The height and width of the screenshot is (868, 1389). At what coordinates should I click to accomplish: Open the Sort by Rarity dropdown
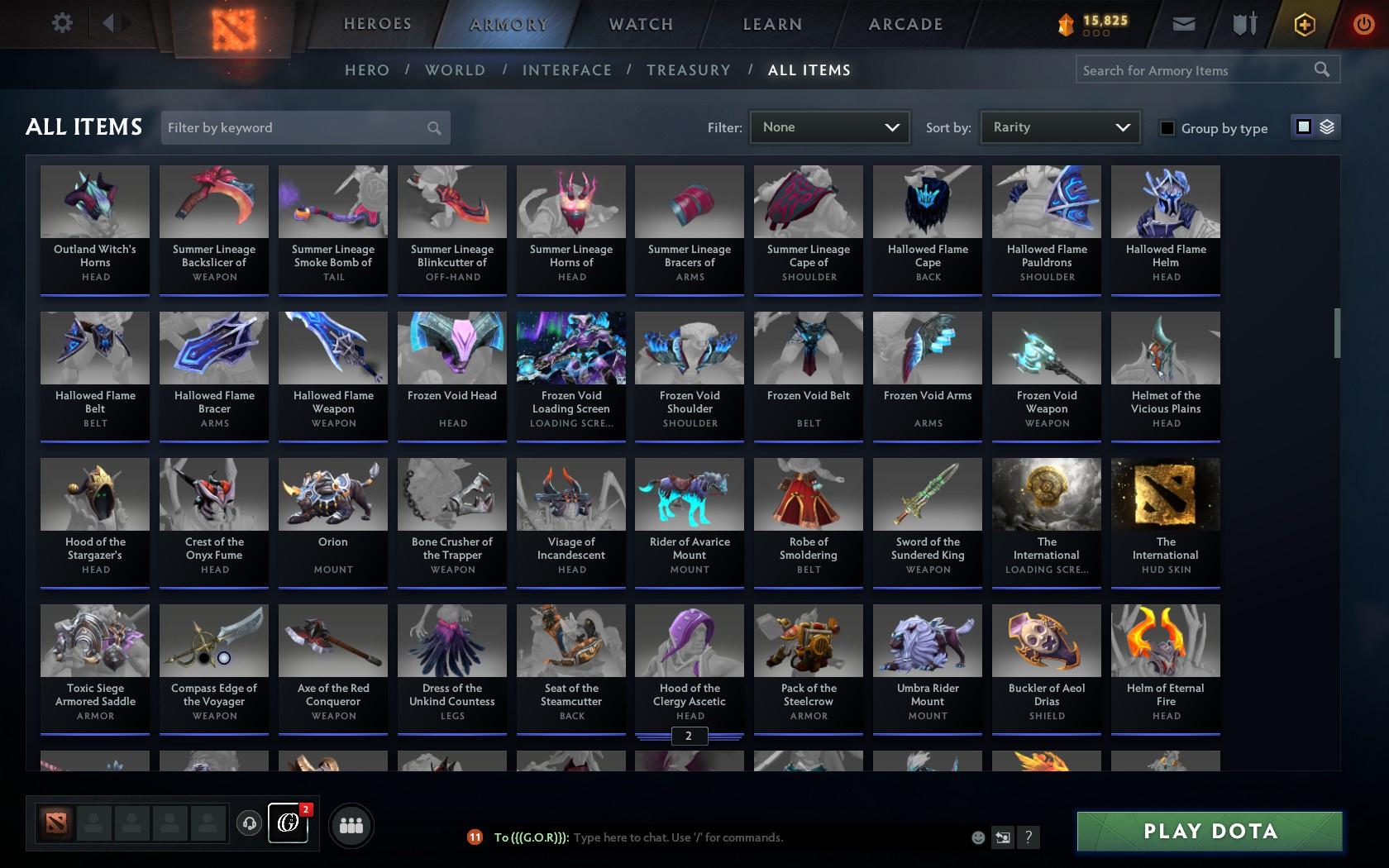(1059, 127)
